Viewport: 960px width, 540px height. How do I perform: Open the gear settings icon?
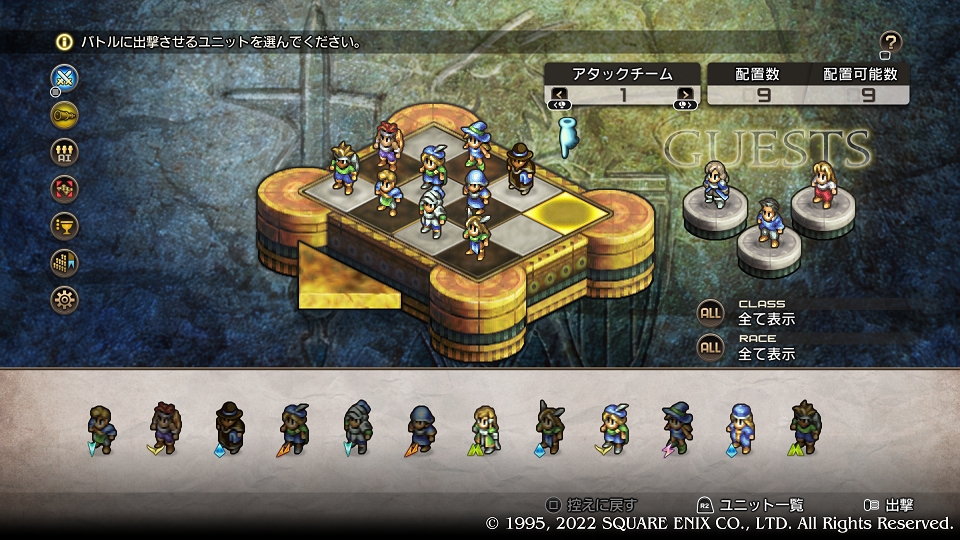[65, 299]
